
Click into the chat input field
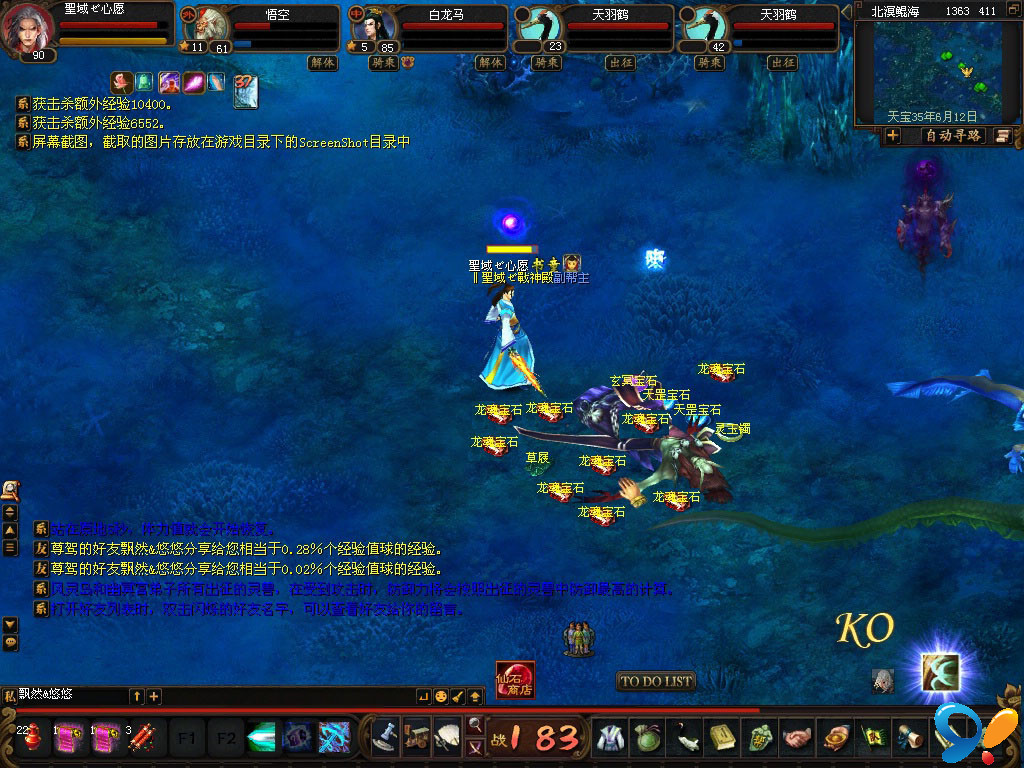[x=70, y=695]
